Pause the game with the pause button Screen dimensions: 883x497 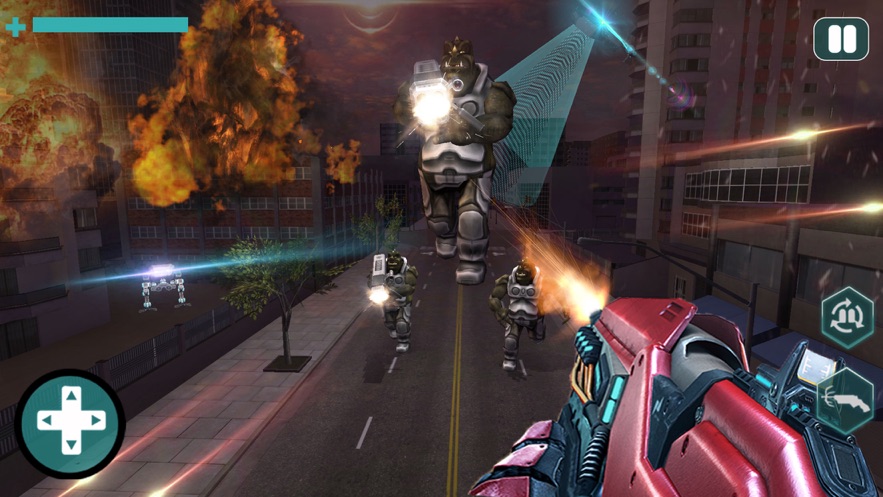pos(841,40)
